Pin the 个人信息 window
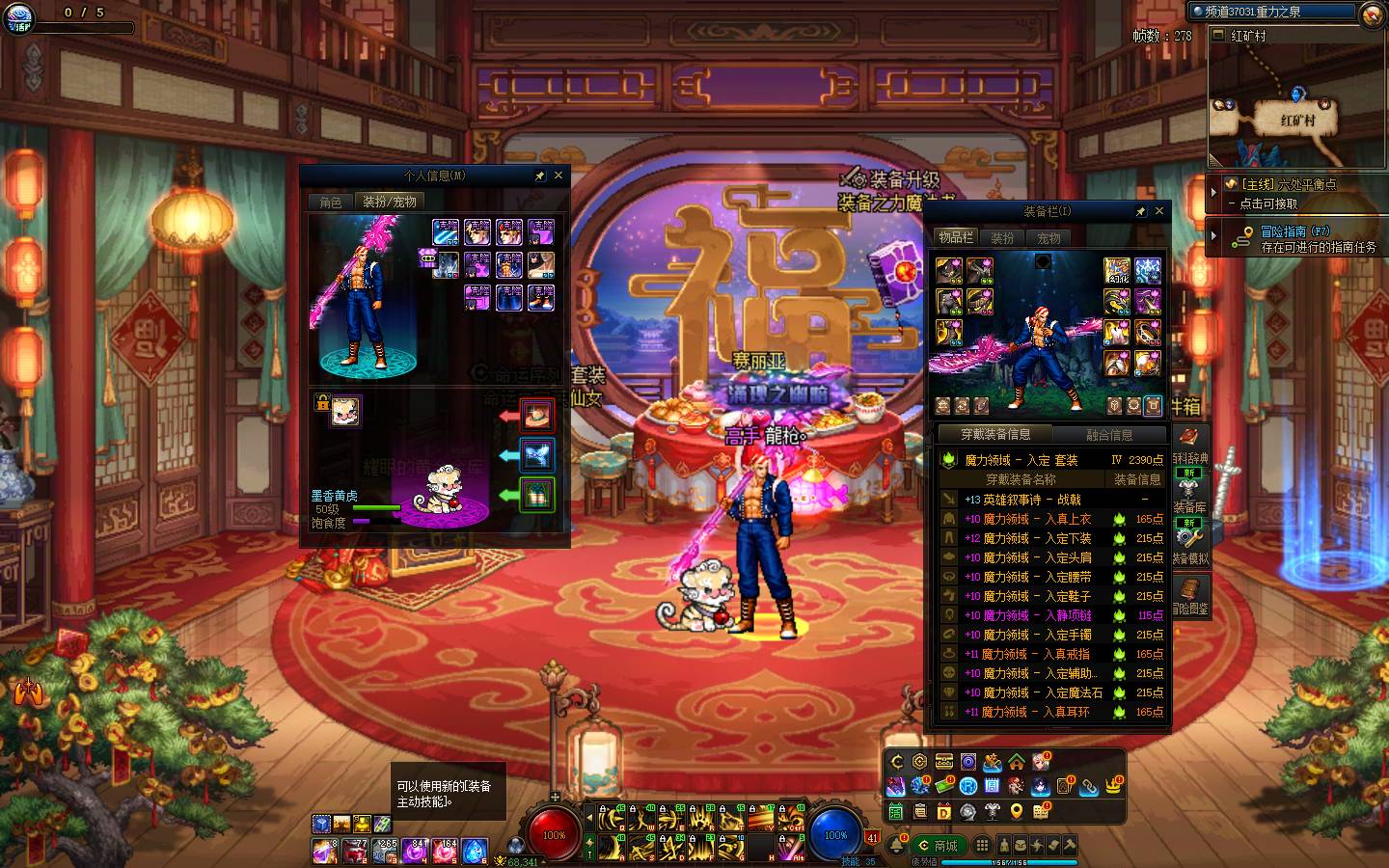 tap(540, 176)
